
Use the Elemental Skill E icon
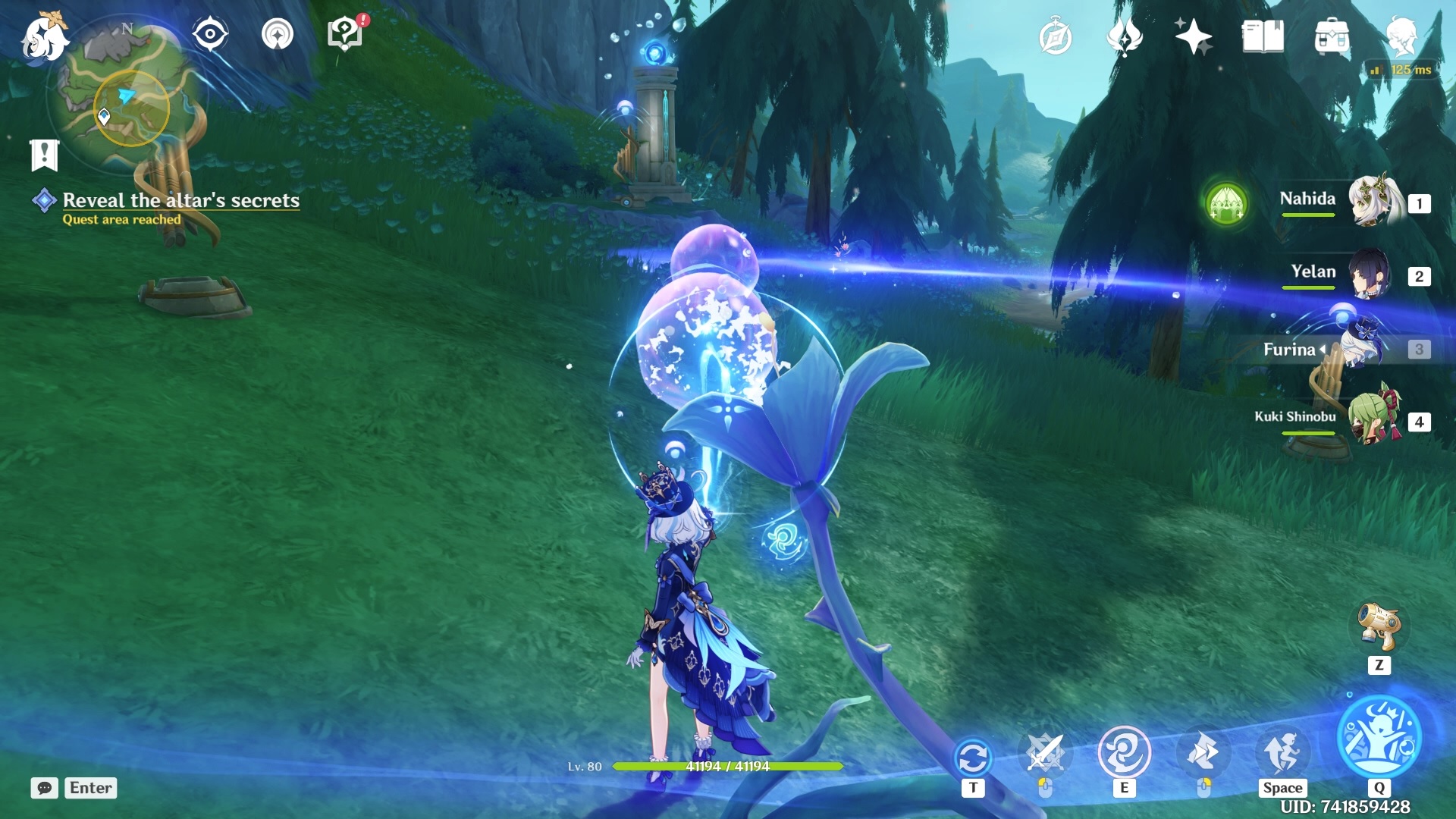point(1127,755)
